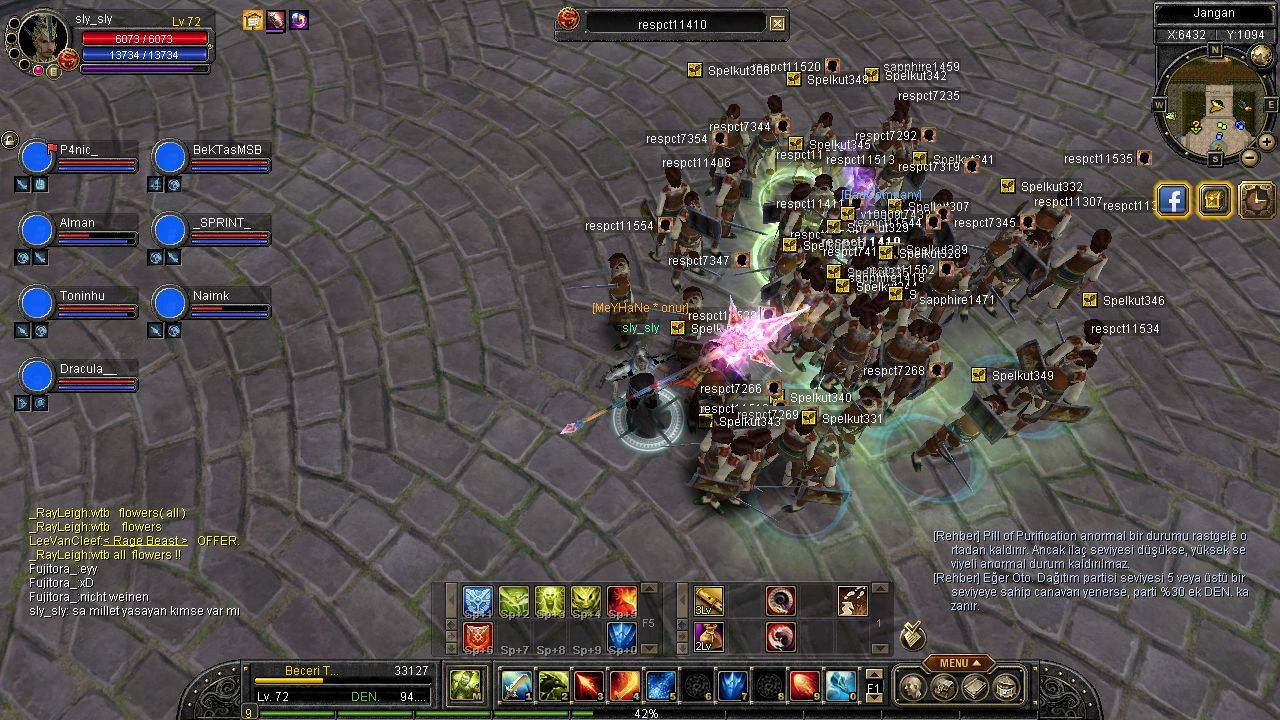1280x720 pixels.
Task: Select party member Dracula__
Action: 37,377
